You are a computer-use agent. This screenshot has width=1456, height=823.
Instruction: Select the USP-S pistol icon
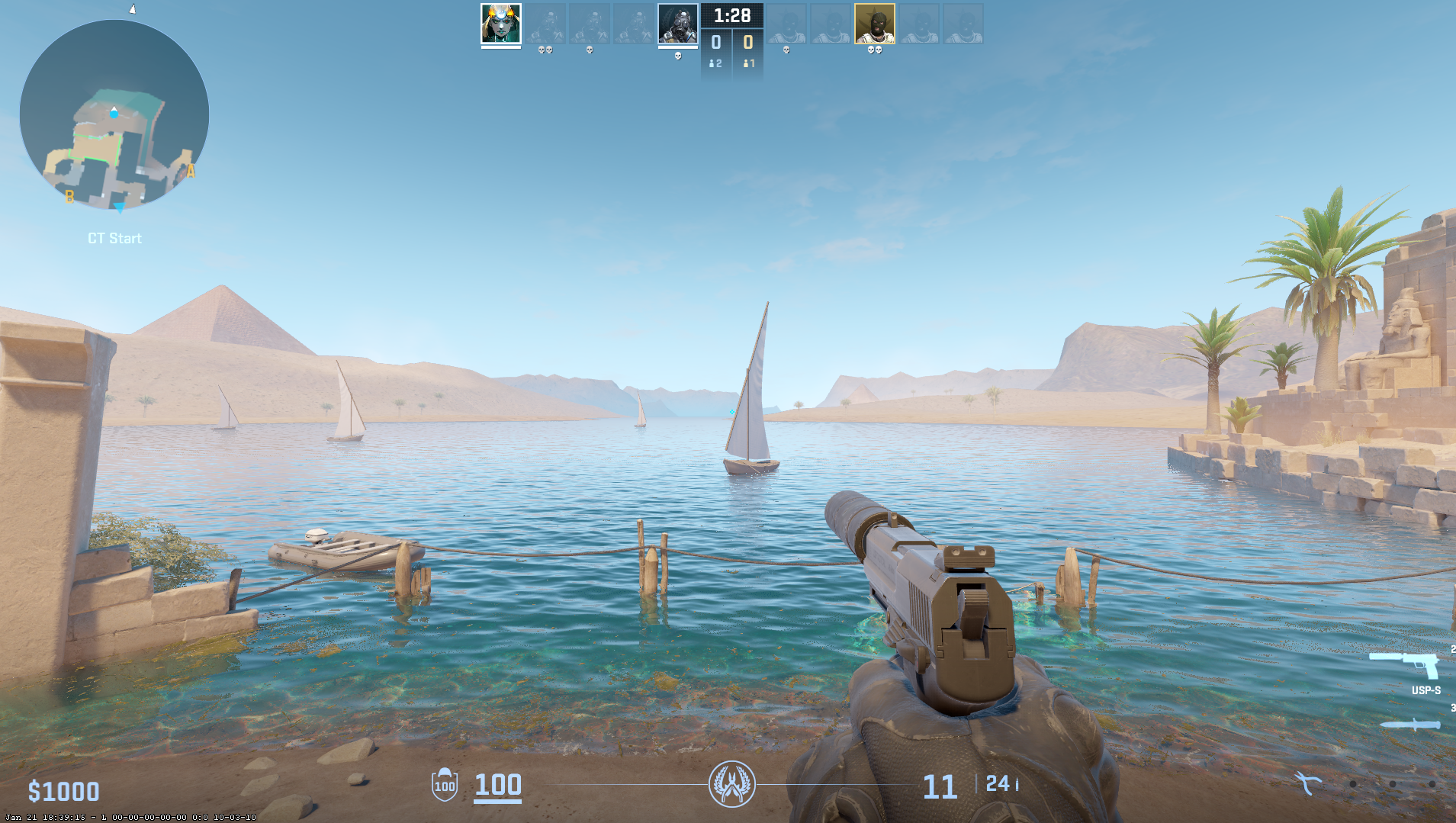point(1405,664)
